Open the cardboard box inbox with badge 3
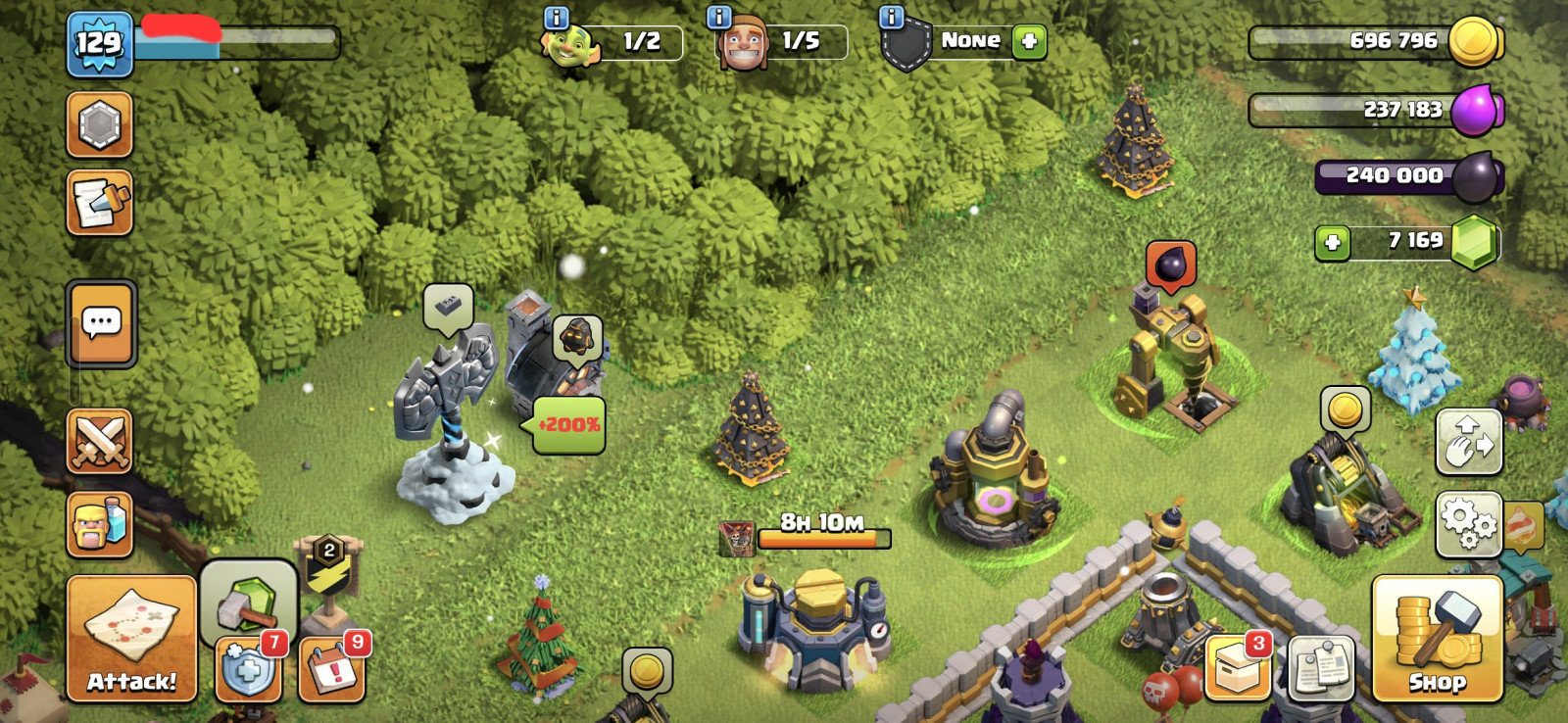Image resolution: width=1568 pixels, height=723 pixels. (1237, 670)
